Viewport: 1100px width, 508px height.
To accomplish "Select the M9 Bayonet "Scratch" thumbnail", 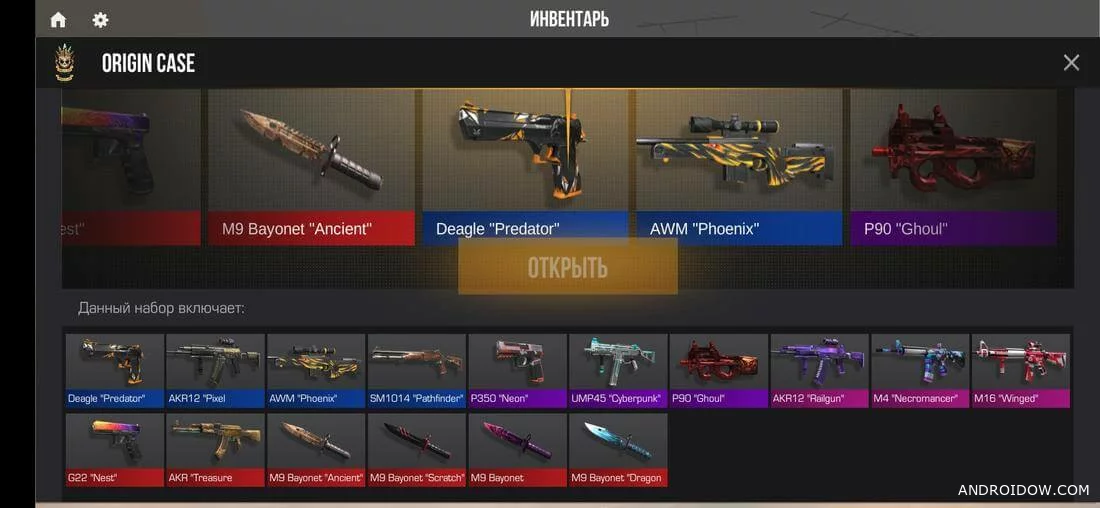I will [x=417, y=449].
